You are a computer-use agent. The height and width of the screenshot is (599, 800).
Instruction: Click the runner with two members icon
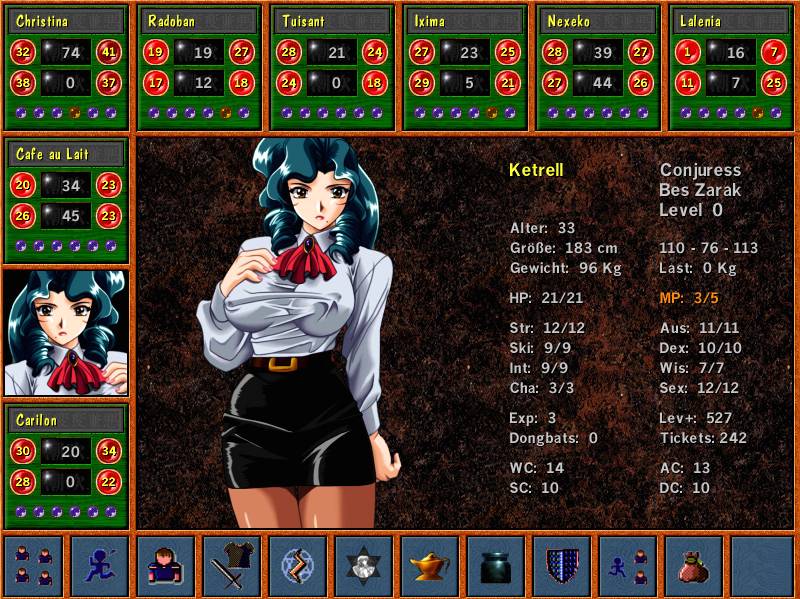(628, 566)
